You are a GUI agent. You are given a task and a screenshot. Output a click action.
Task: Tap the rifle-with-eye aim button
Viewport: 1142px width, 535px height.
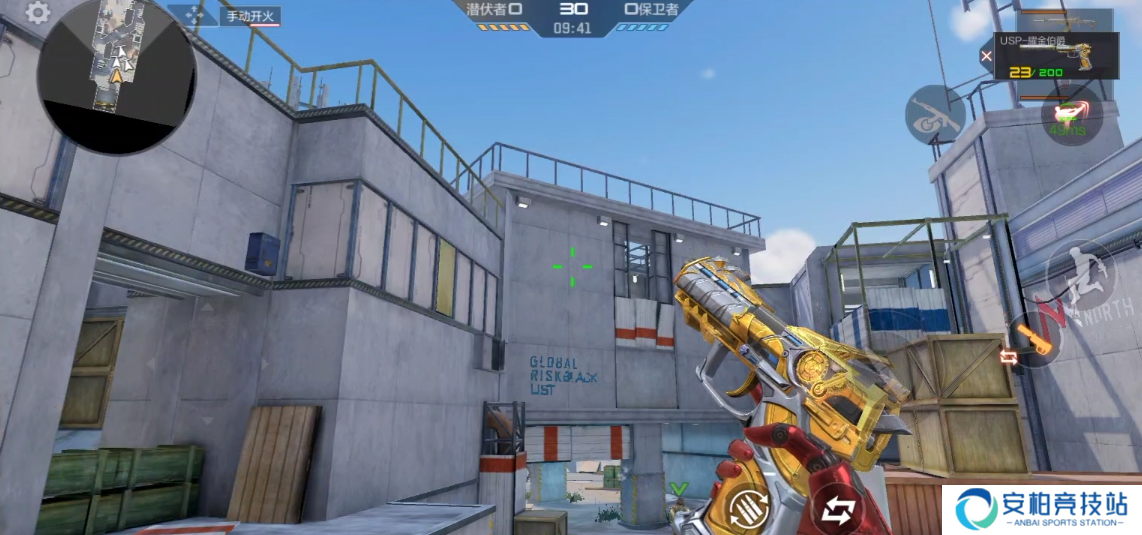pyautogui.click(x=934, y=114)
